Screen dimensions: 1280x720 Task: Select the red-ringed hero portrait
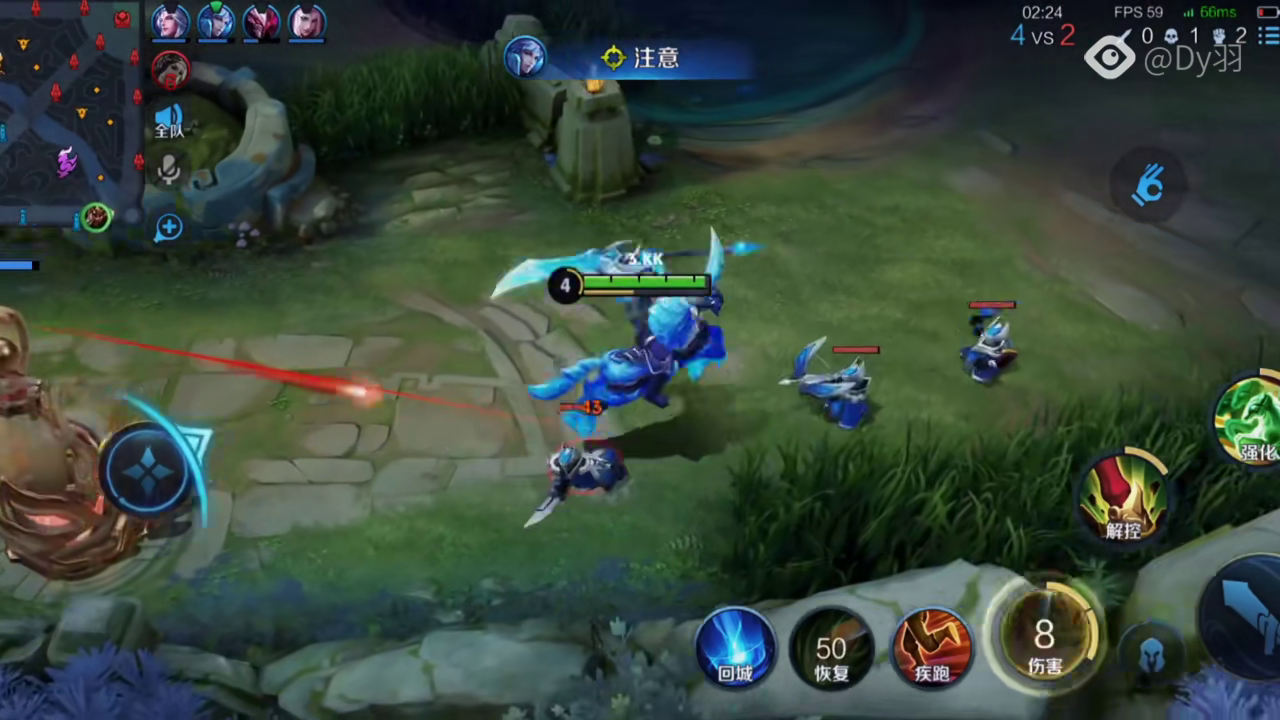[170, 69]
